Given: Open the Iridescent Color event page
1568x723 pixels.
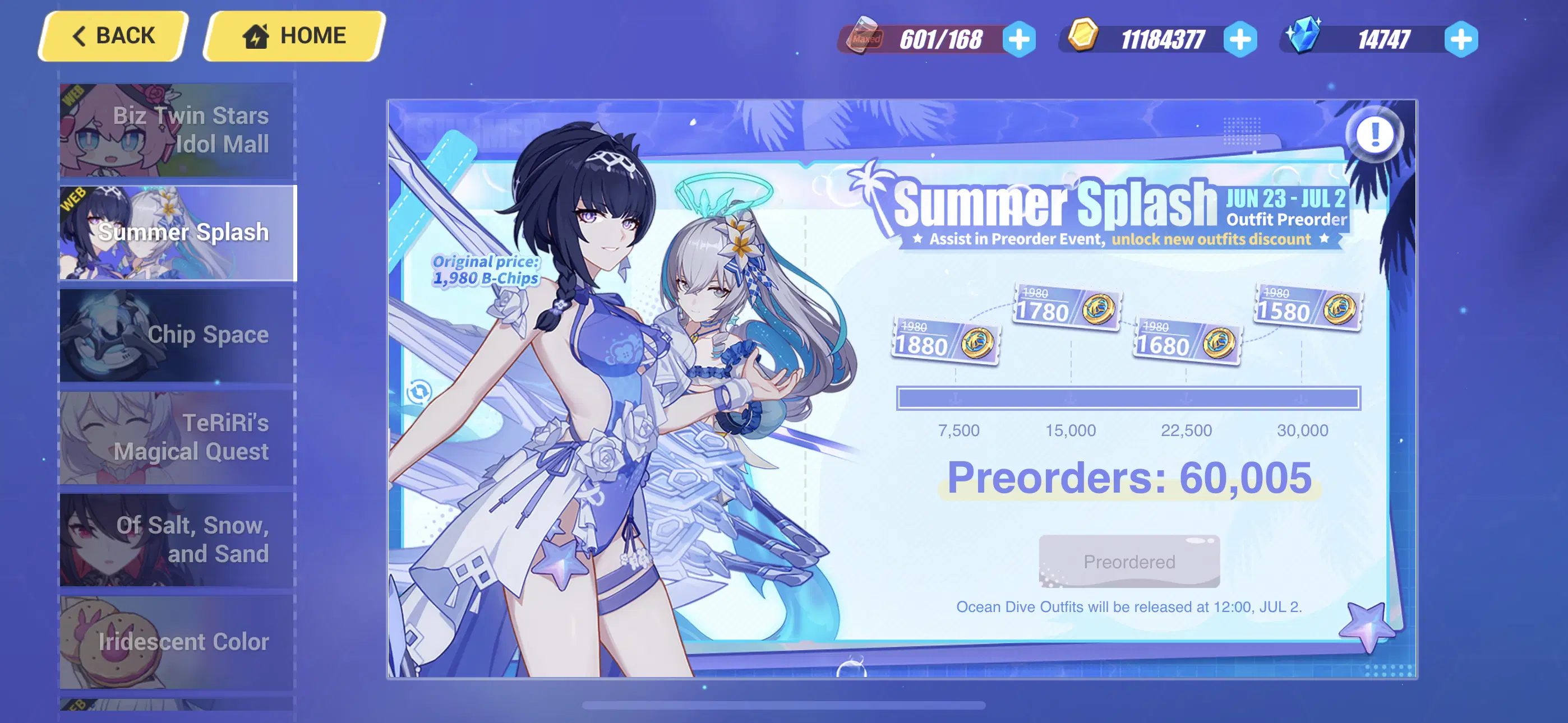Looking at the screenshot, I should pos(176,641).
